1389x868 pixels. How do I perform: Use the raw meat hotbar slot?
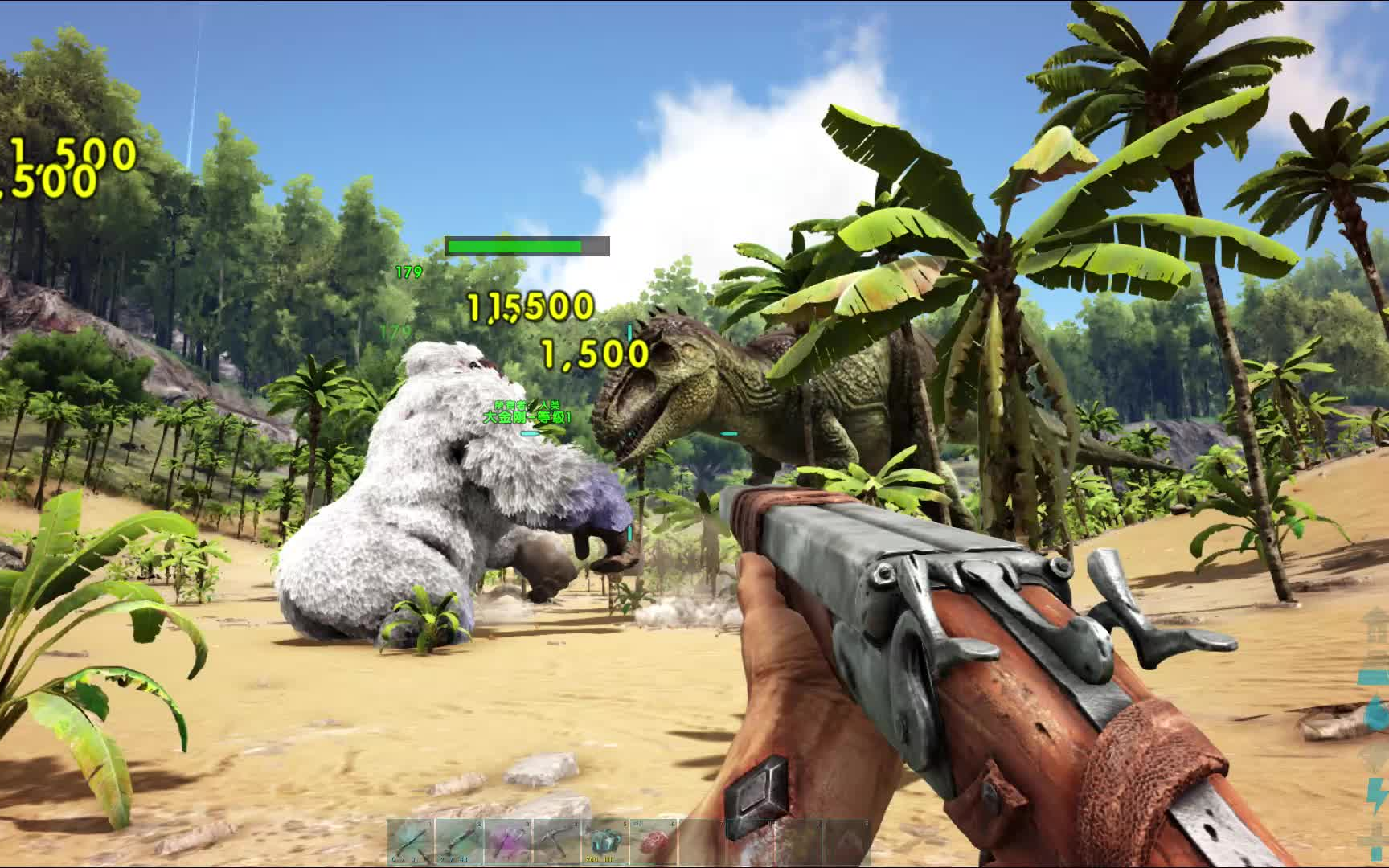pos(654,842)
